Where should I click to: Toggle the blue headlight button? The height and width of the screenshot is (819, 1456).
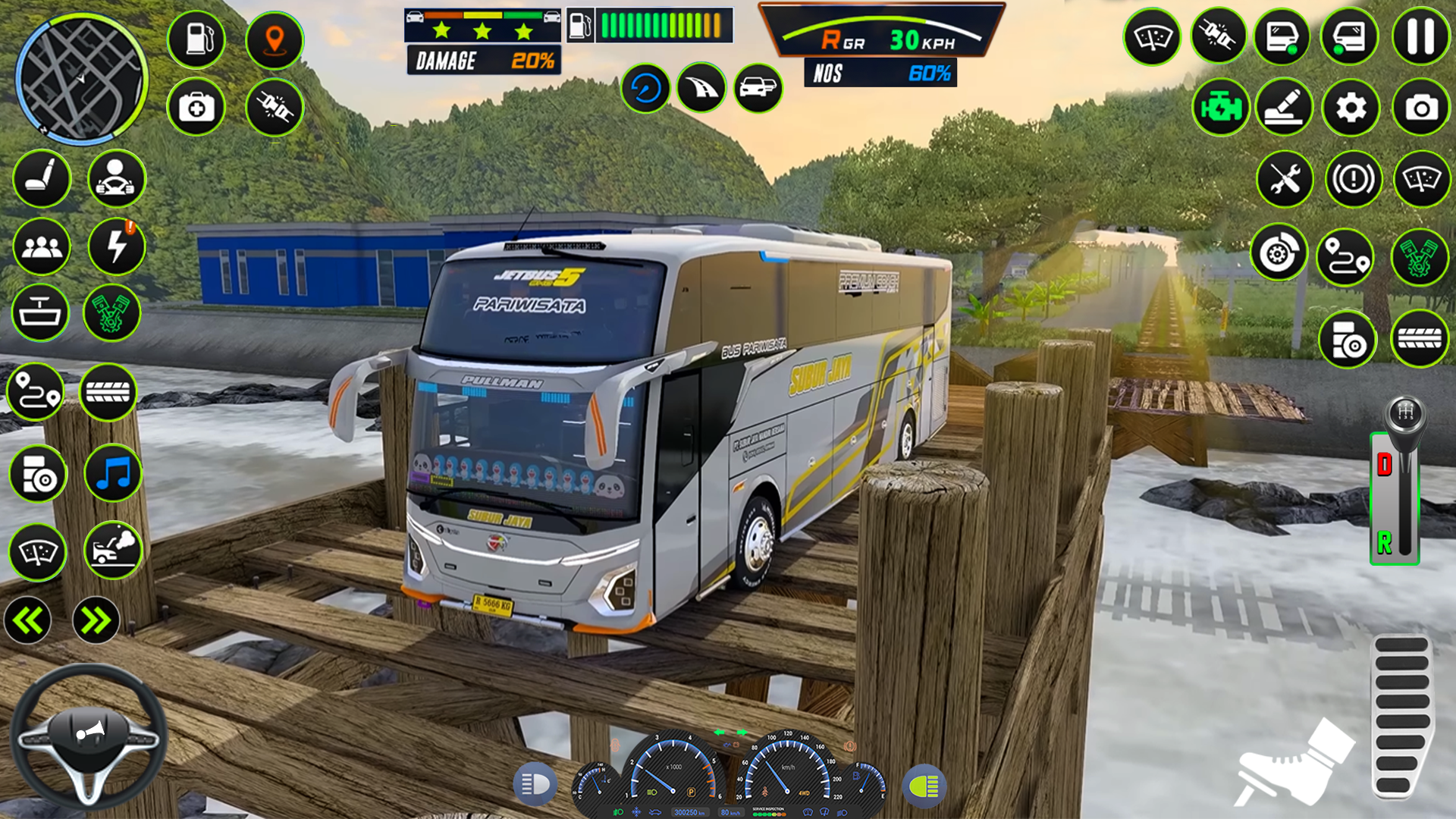point(535,785)
